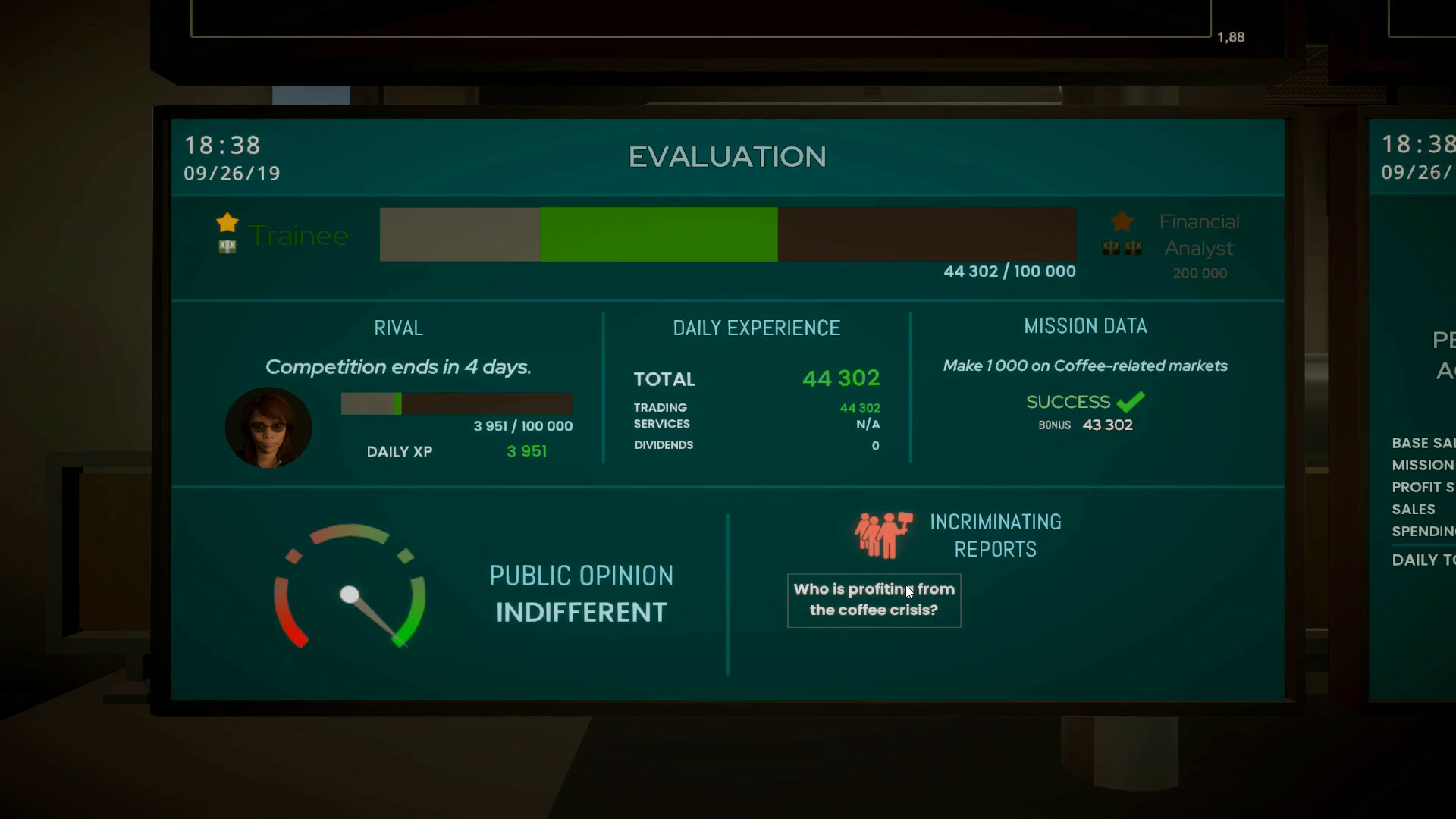
Task: Expand the Daily Experience breakdown
Action: (756, 328)
